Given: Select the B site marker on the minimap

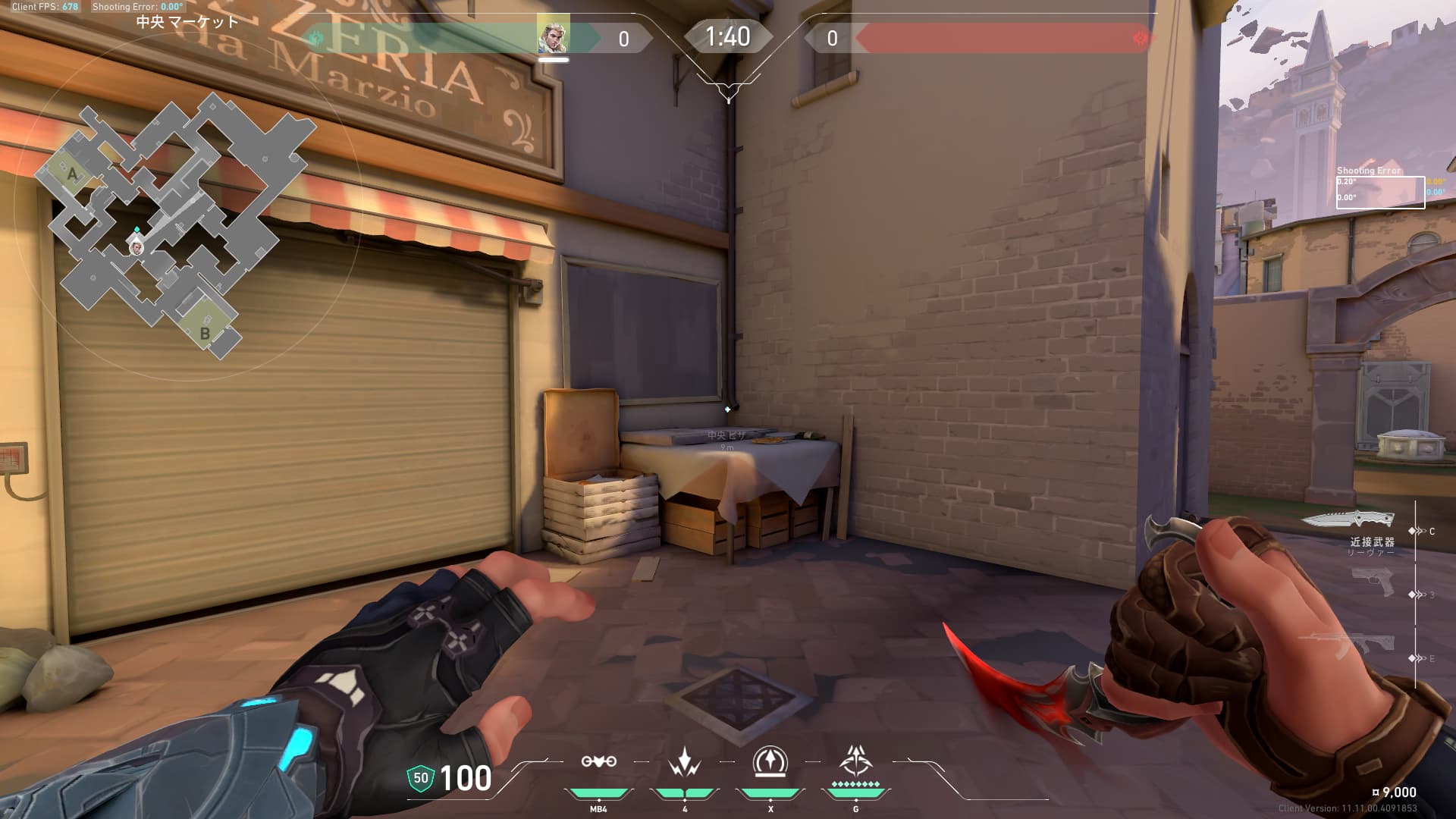Looking at the screenshot, I should (204, 333).
